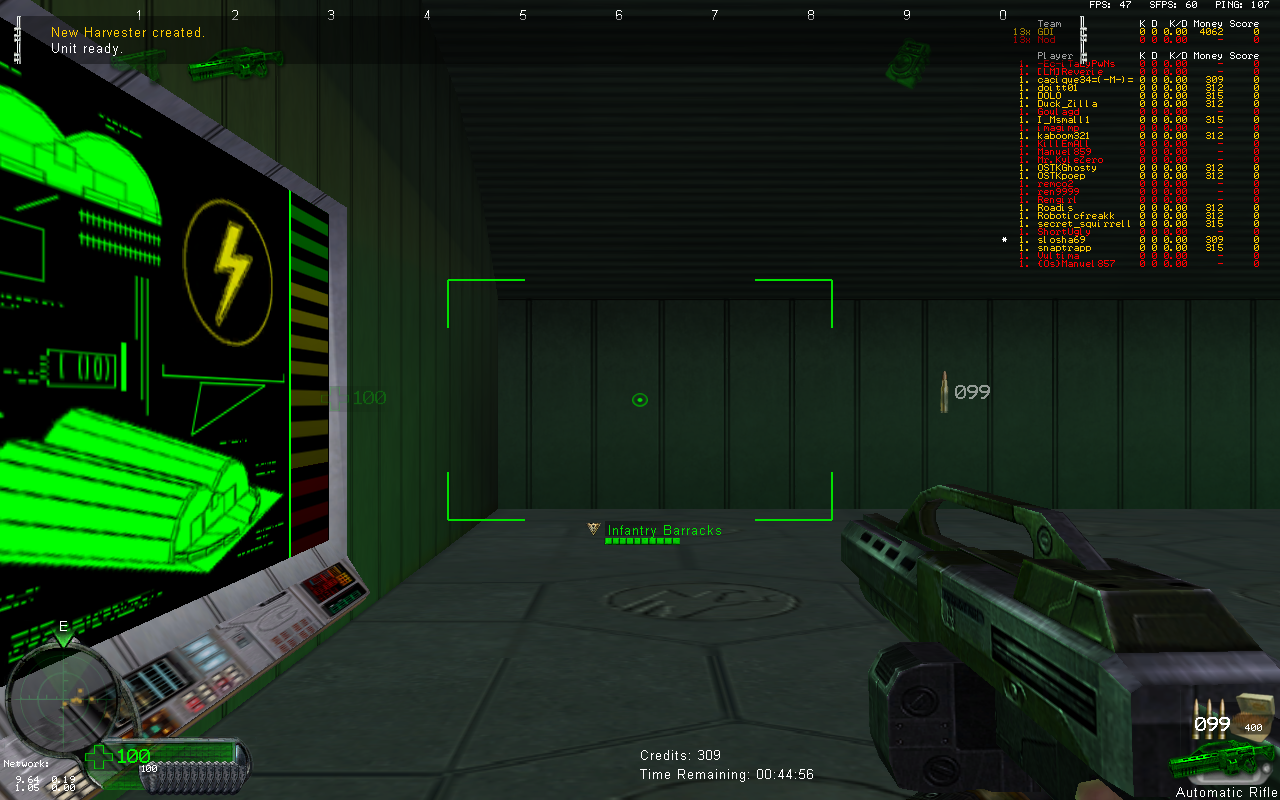Click the Automatic Rifle weapon icon
This screenshot has width=1280, height=800.
point(1221,762)
